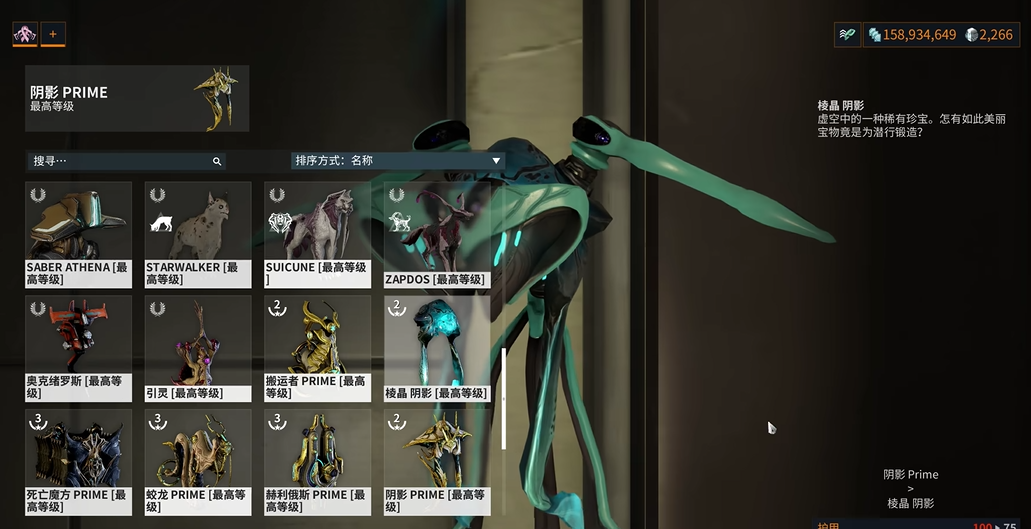Click the inventory list scrollbar
The height and width of the screenshot is (529, 1031).
(503, 397)
